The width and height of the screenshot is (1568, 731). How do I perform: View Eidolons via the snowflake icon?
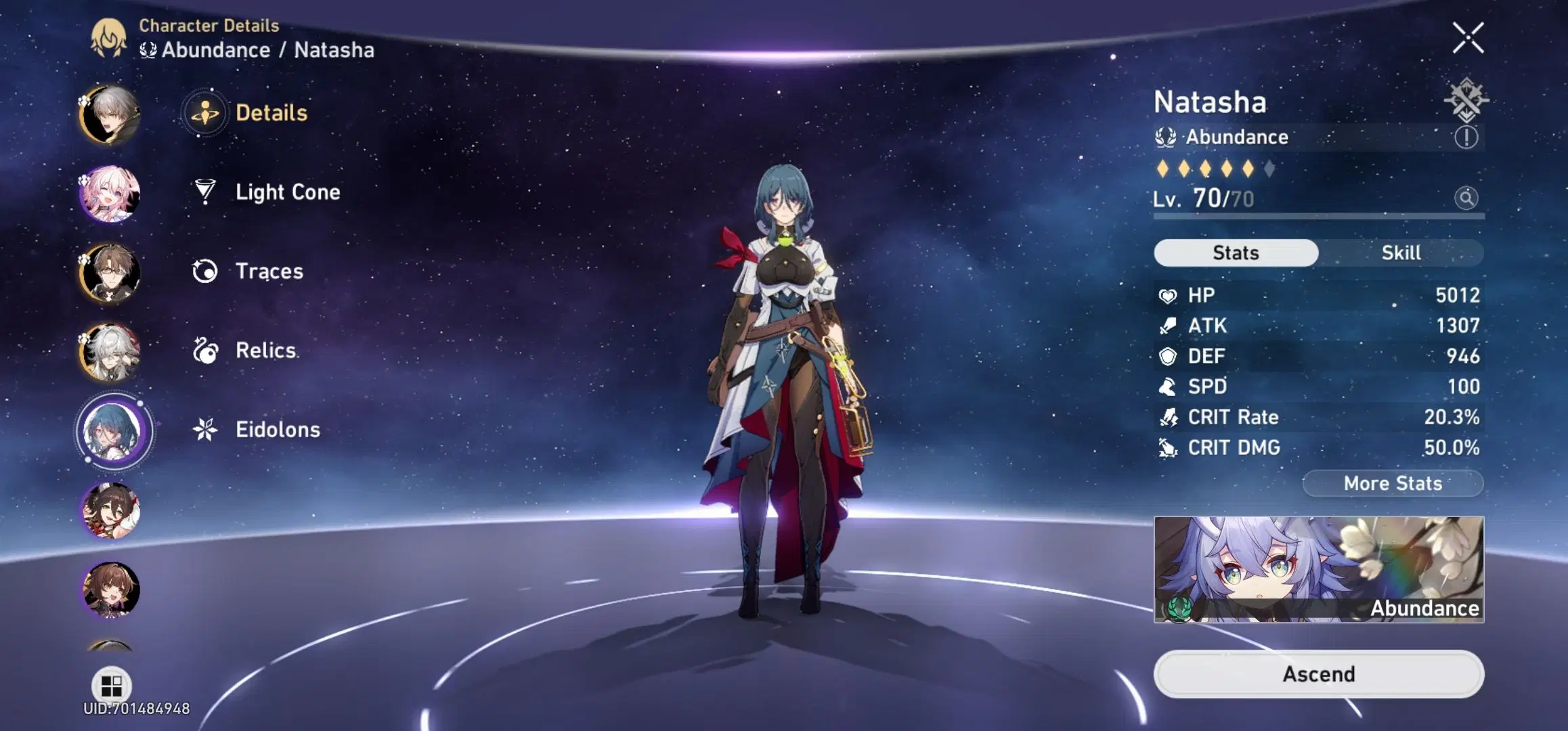(x=205, y=428)
